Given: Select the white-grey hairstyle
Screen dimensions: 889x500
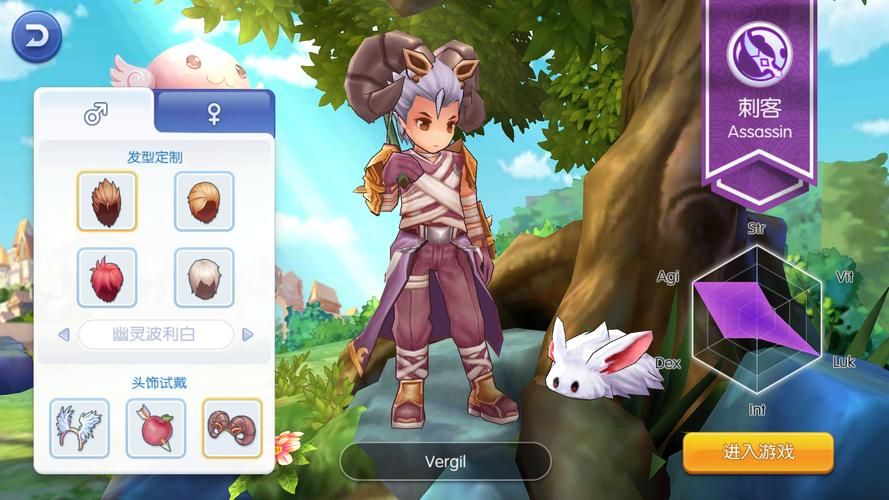Looking at the screenshot, I should point(204,277).
